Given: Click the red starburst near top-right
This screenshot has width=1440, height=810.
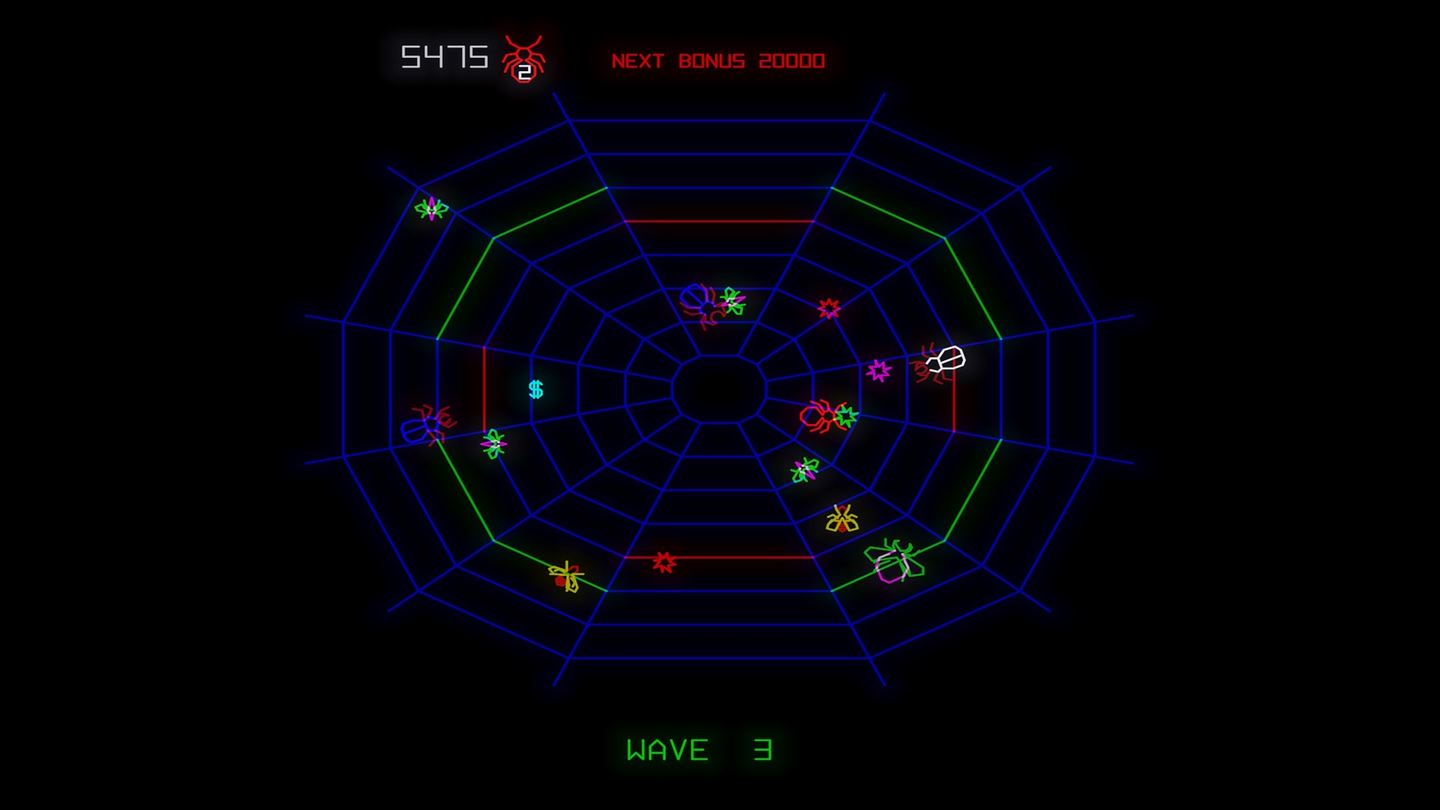Looking at the screenshot, I should click(828, 308).
